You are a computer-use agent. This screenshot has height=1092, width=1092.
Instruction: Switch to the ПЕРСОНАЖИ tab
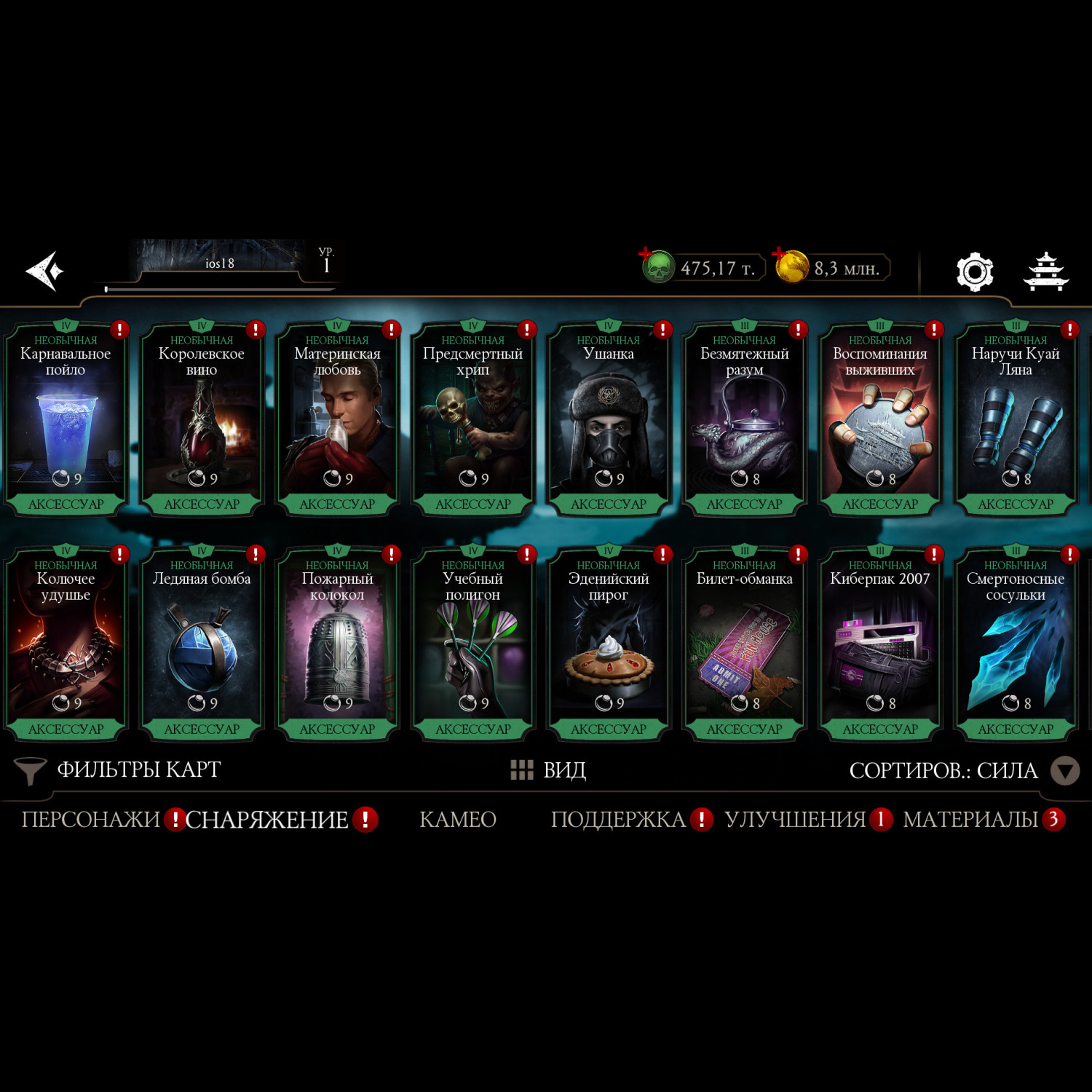tap(90, 820)
